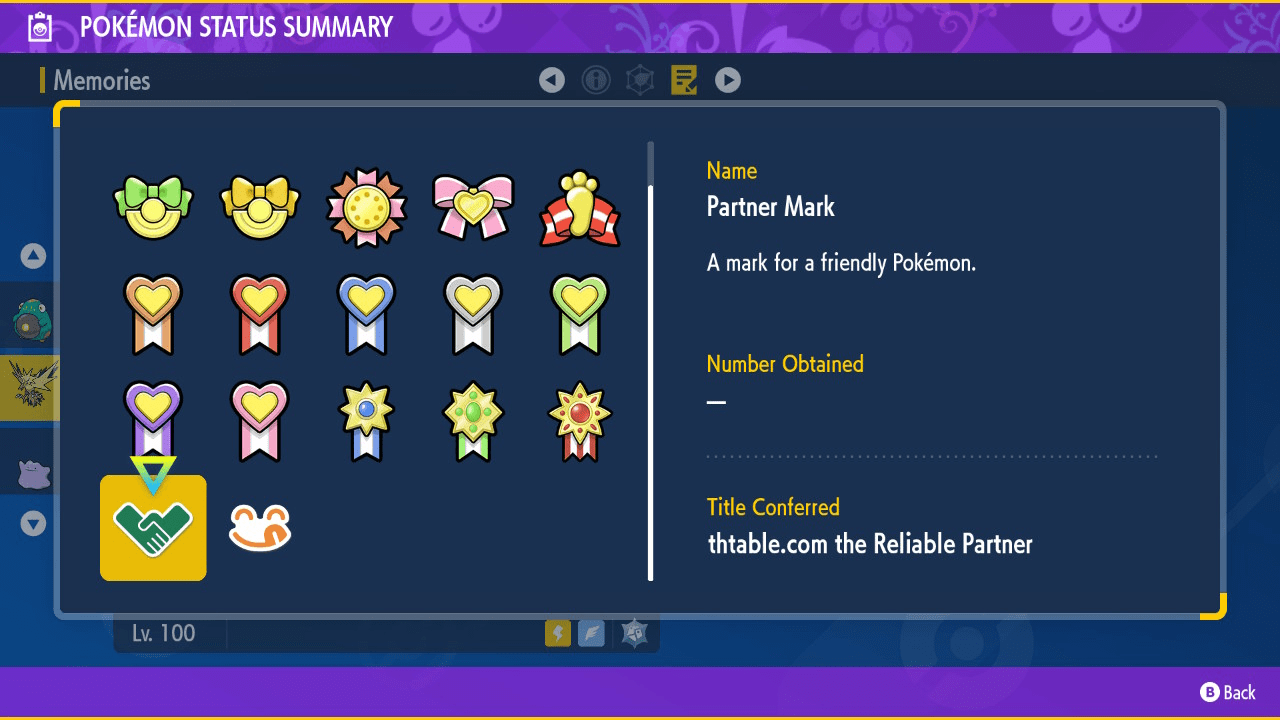The width and height of the screenshot is (1280, 720).
Task: Choose the blue heart ribbon
Action: coord(367,314)
